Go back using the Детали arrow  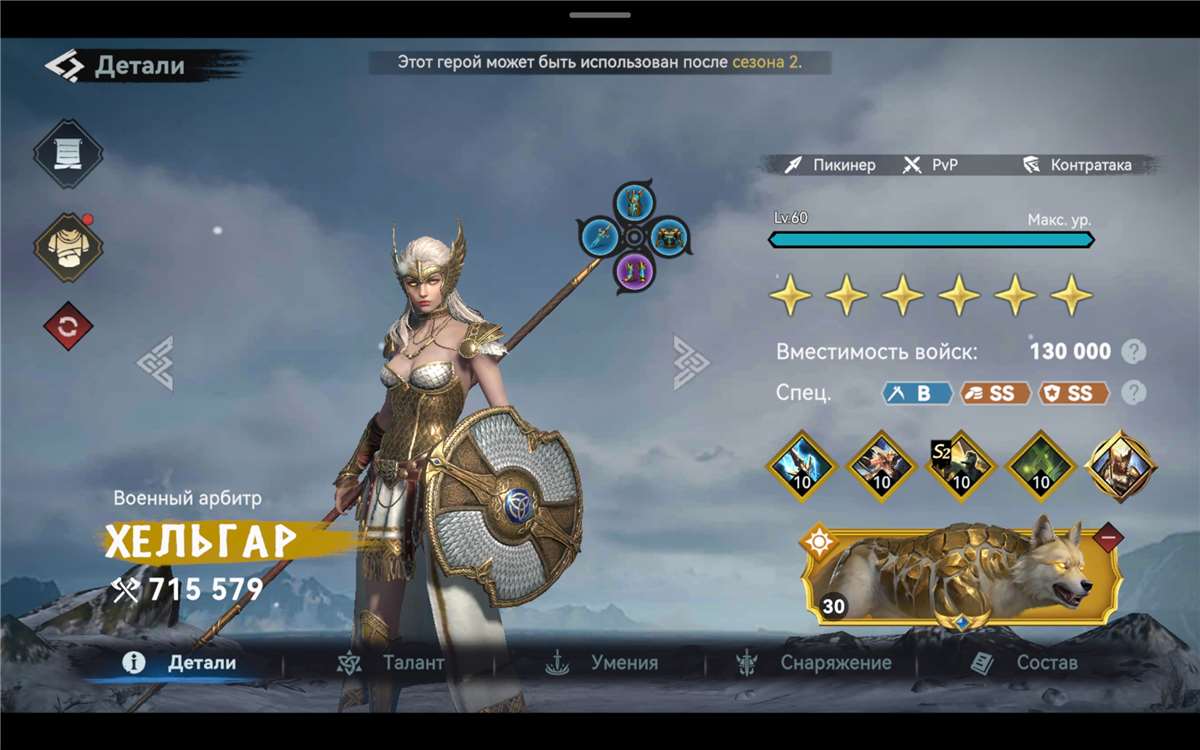coord(64,66)
